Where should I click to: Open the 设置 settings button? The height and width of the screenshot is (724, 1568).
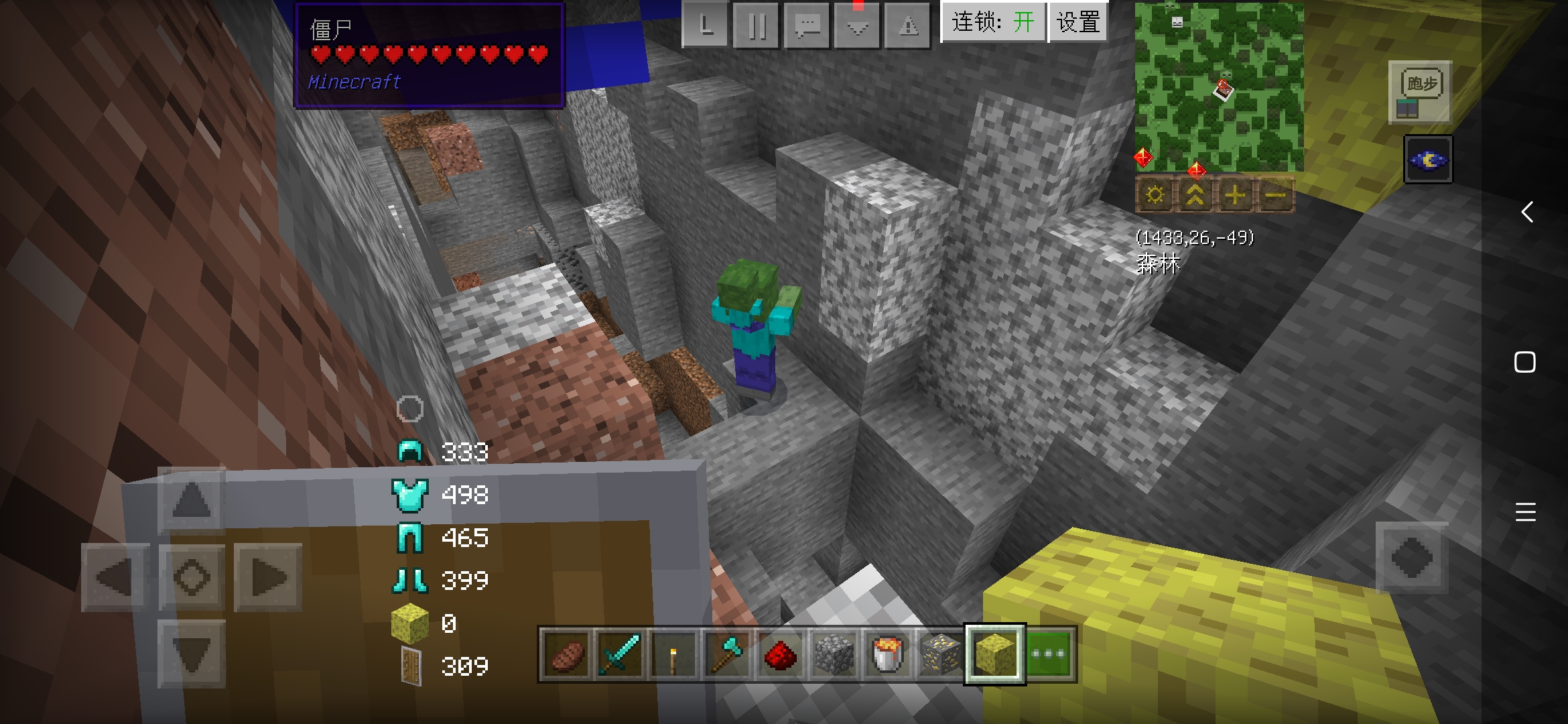(1078, 22)
